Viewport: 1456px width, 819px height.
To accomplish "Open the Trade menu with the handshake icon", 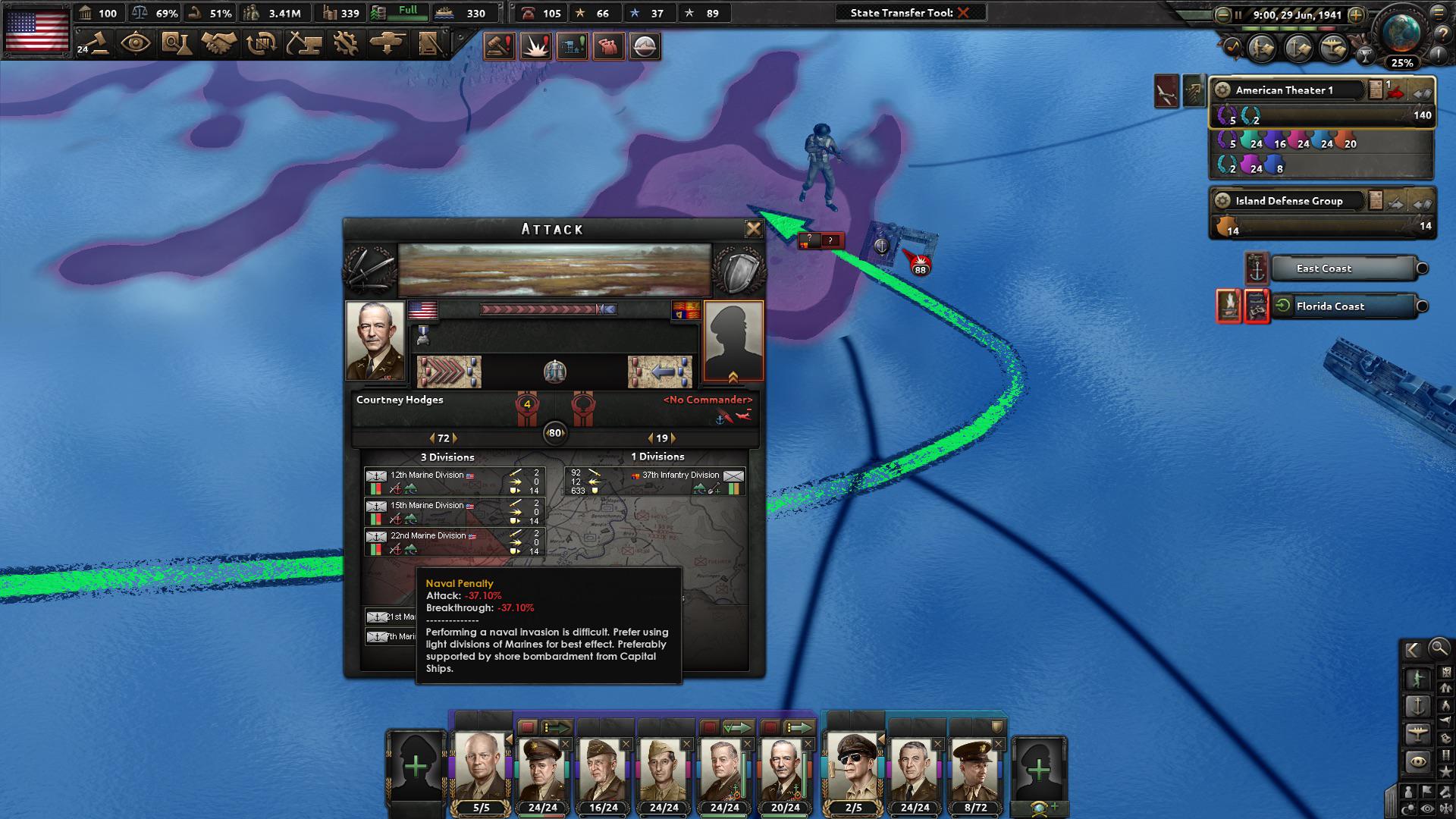I will (220, 45).
